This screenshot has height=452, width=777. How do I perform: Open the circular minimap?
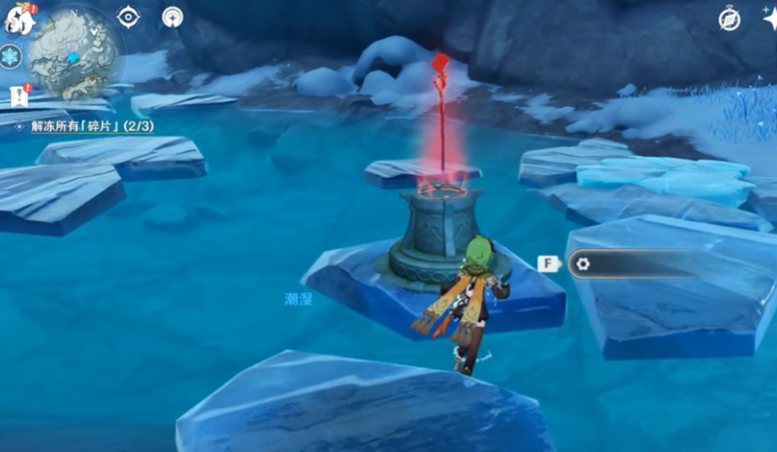[x=74, y=55]
